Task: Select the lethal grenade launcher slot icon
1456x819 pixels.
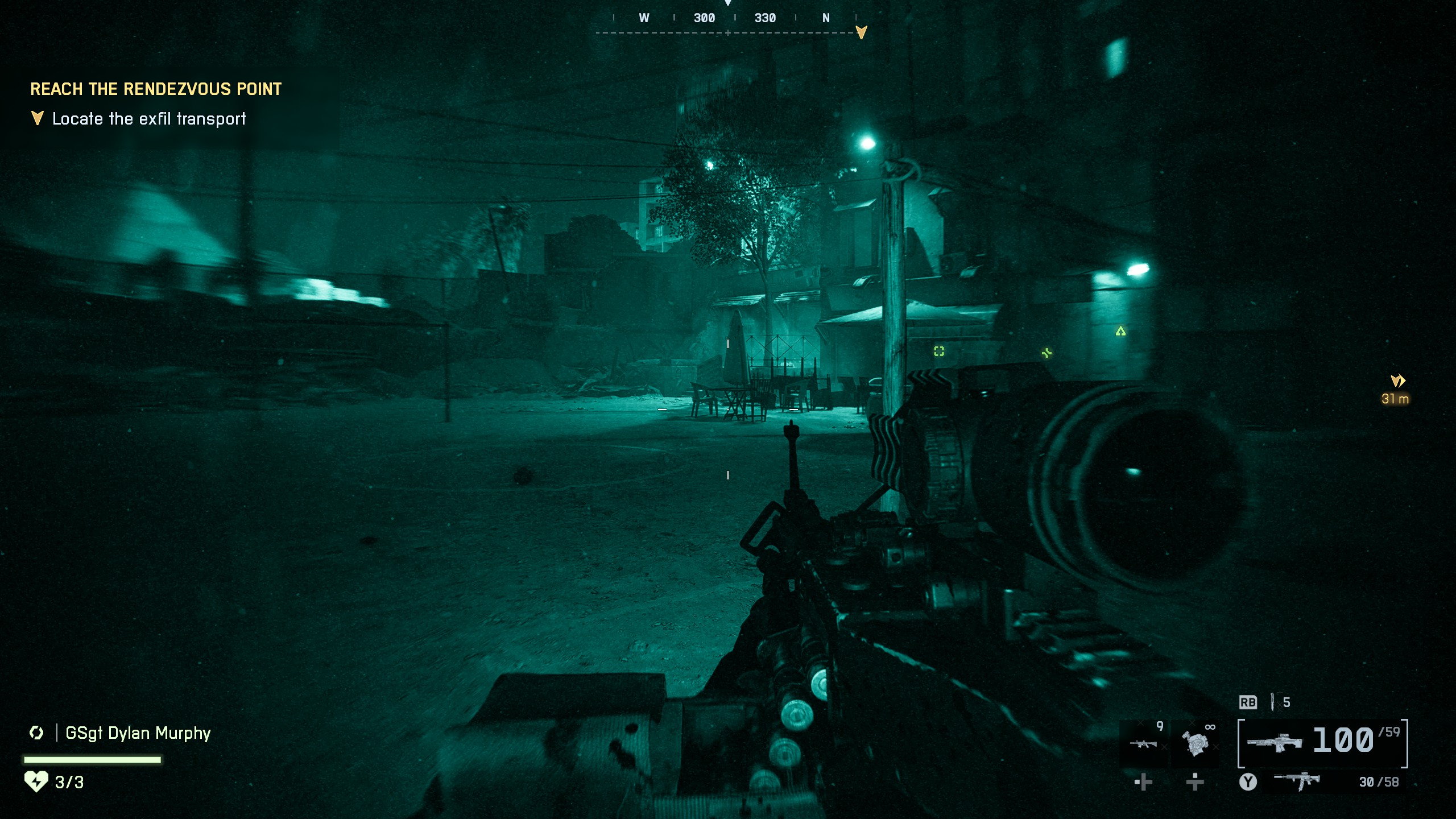Action: coord(1143,744)
